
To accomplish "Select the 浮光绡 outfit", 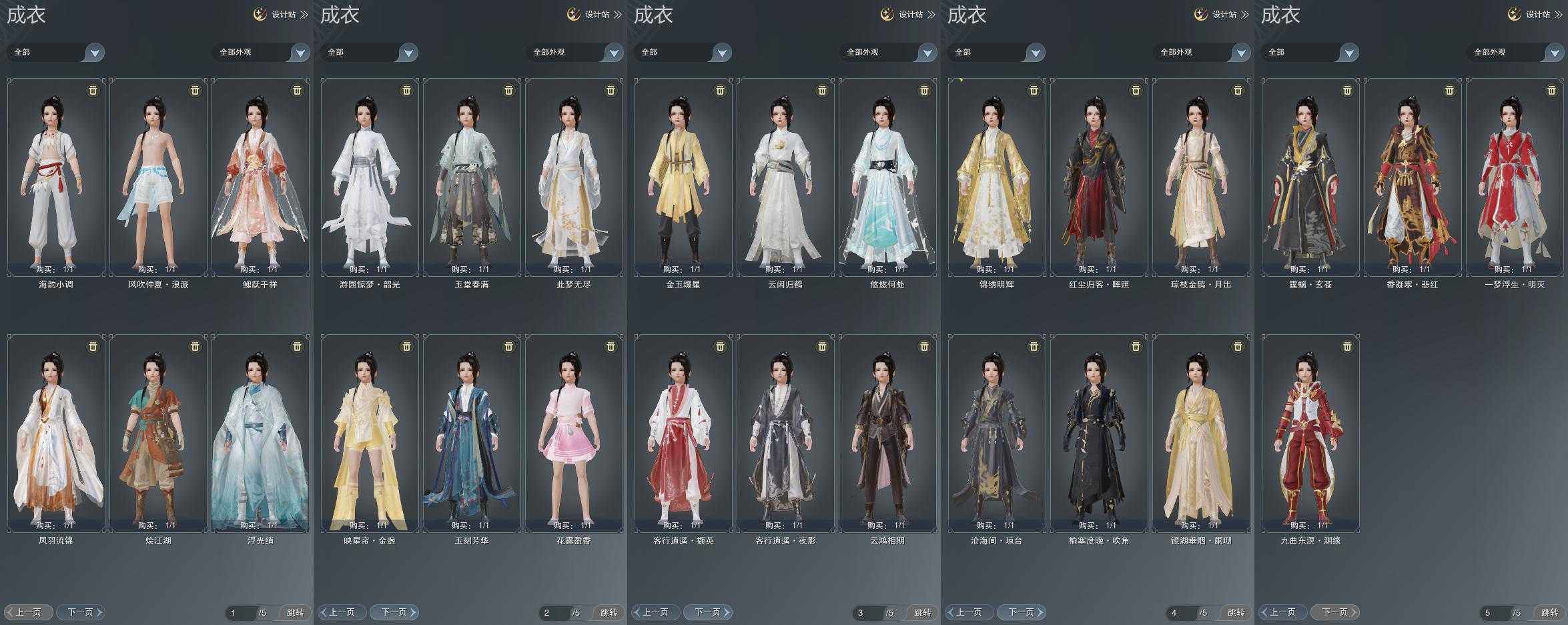I will [x=260, y=433].
